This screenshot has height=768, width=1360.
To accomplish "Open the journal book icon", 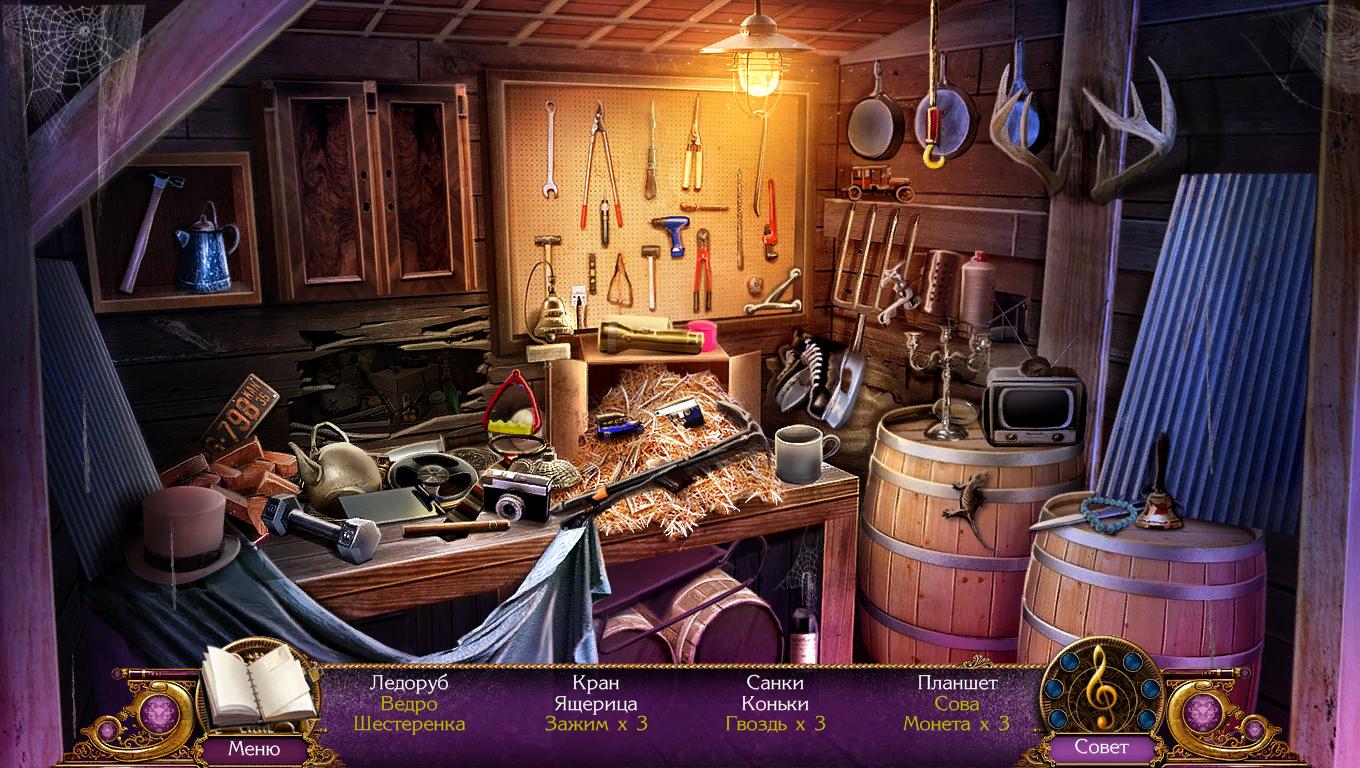I will tap(257, 687).
